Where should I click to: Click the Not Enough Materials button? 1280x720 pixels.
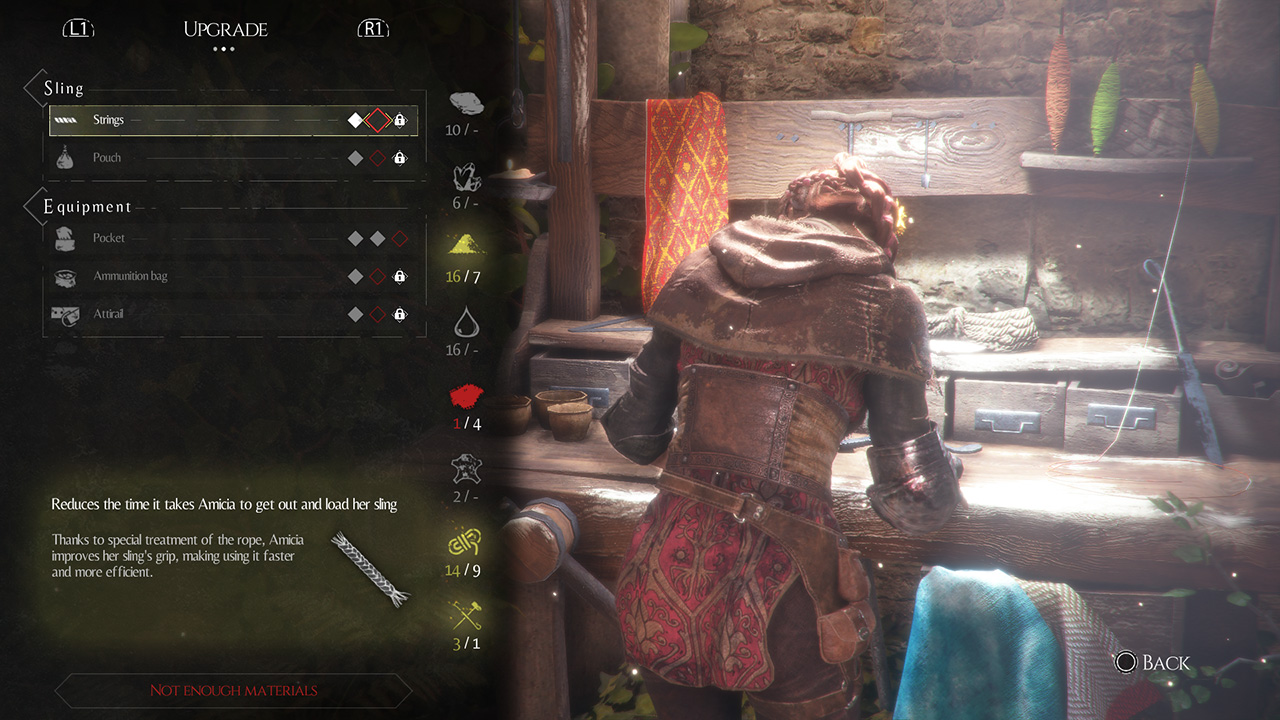click(x=233, y=690)
